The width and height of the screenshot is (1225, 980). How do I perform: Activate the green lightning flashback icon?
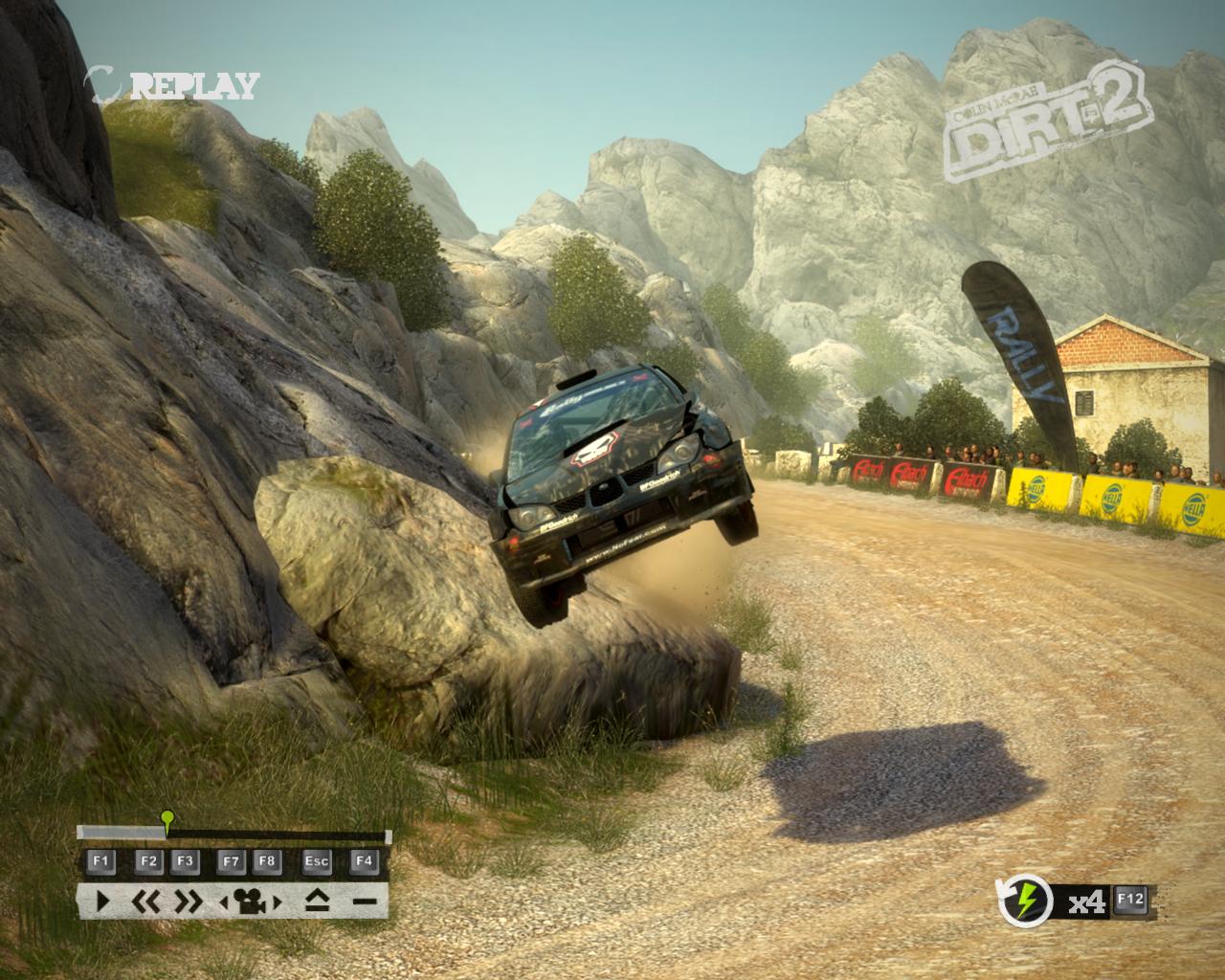click(1025, 901)
